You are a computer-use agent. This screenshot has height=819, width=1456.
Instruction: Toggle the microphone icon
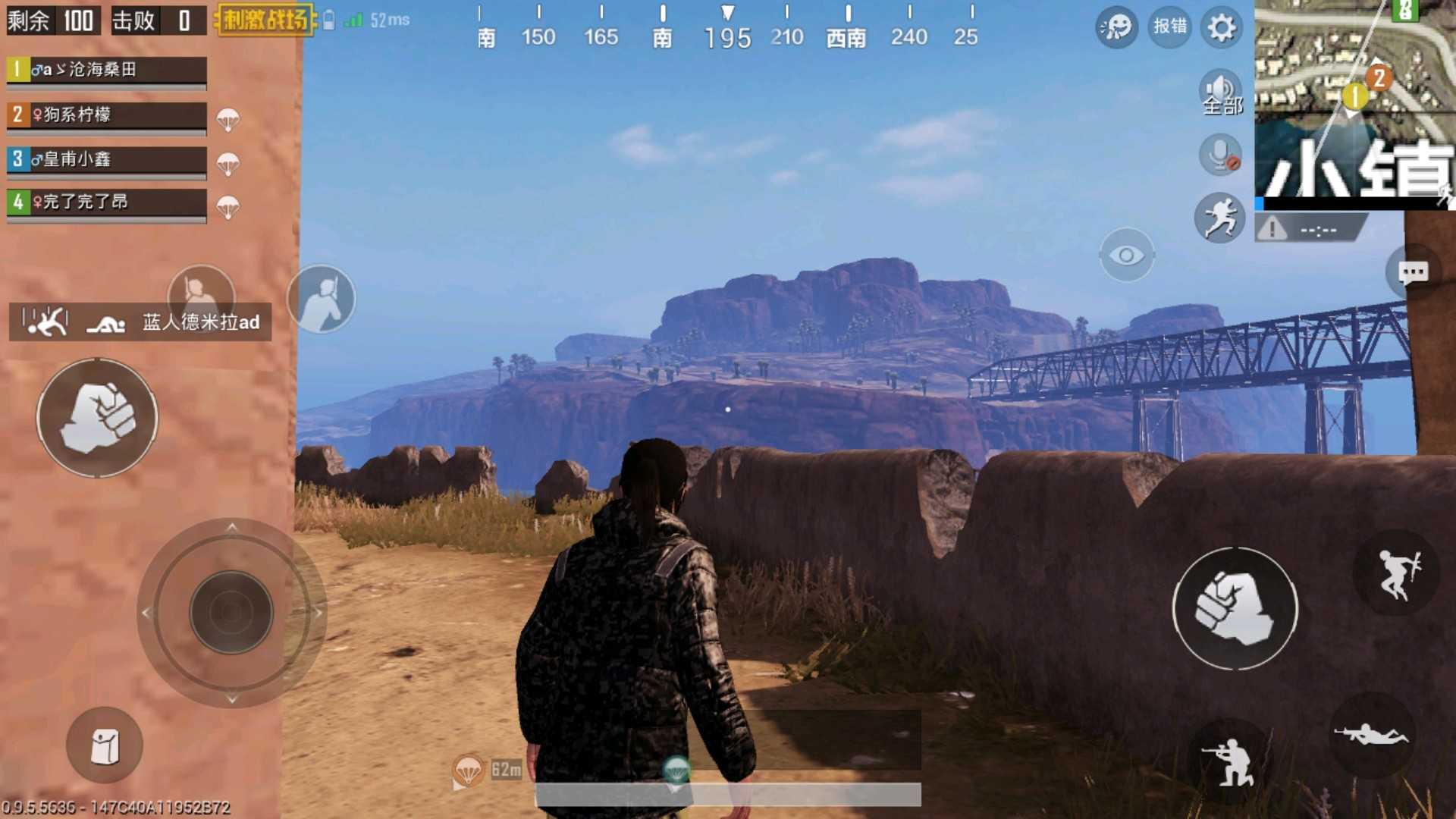[x=1220, y=155]
